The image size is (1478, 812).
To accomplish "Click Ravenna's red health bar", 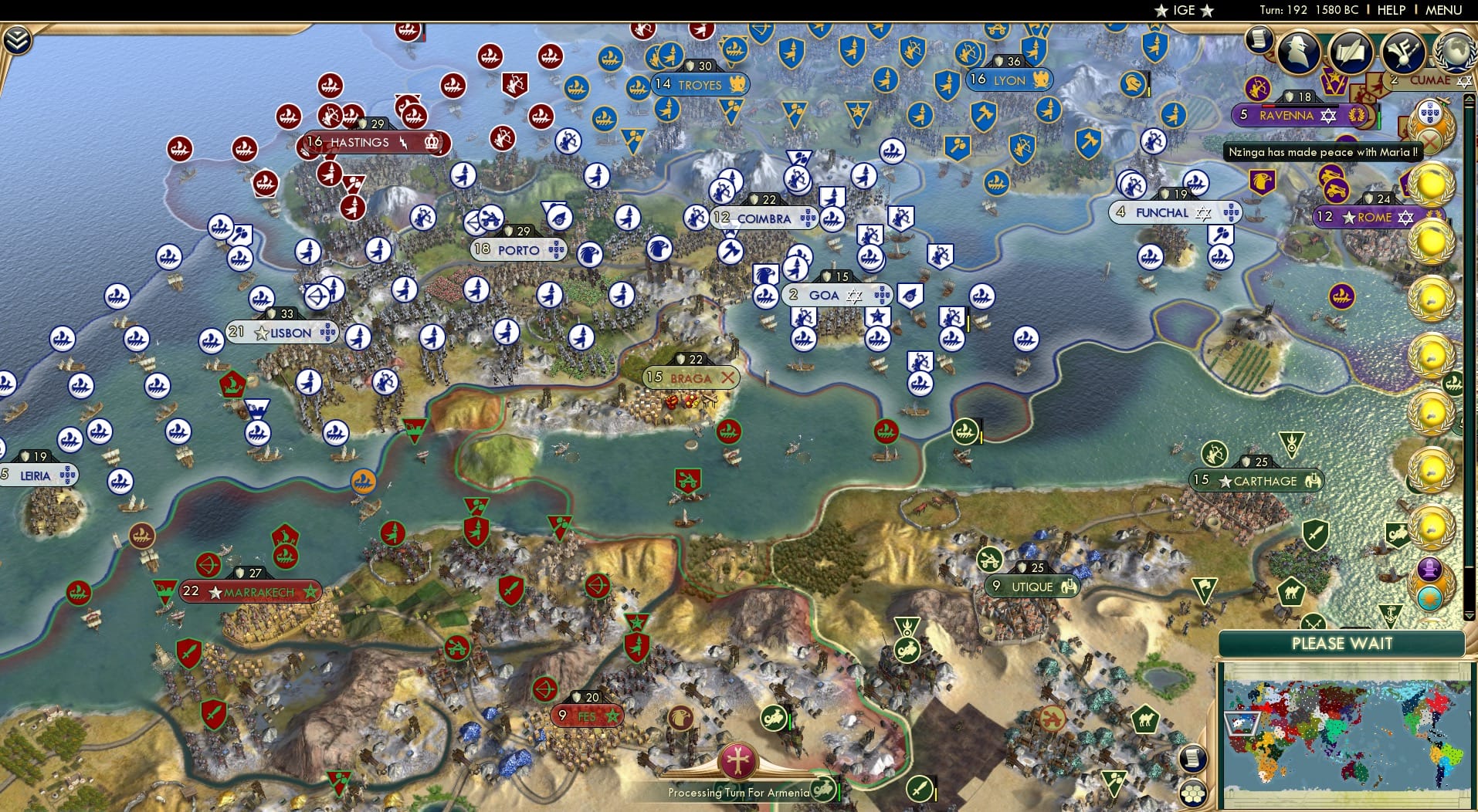I will pyautogui.click(x=1268, y=106).
